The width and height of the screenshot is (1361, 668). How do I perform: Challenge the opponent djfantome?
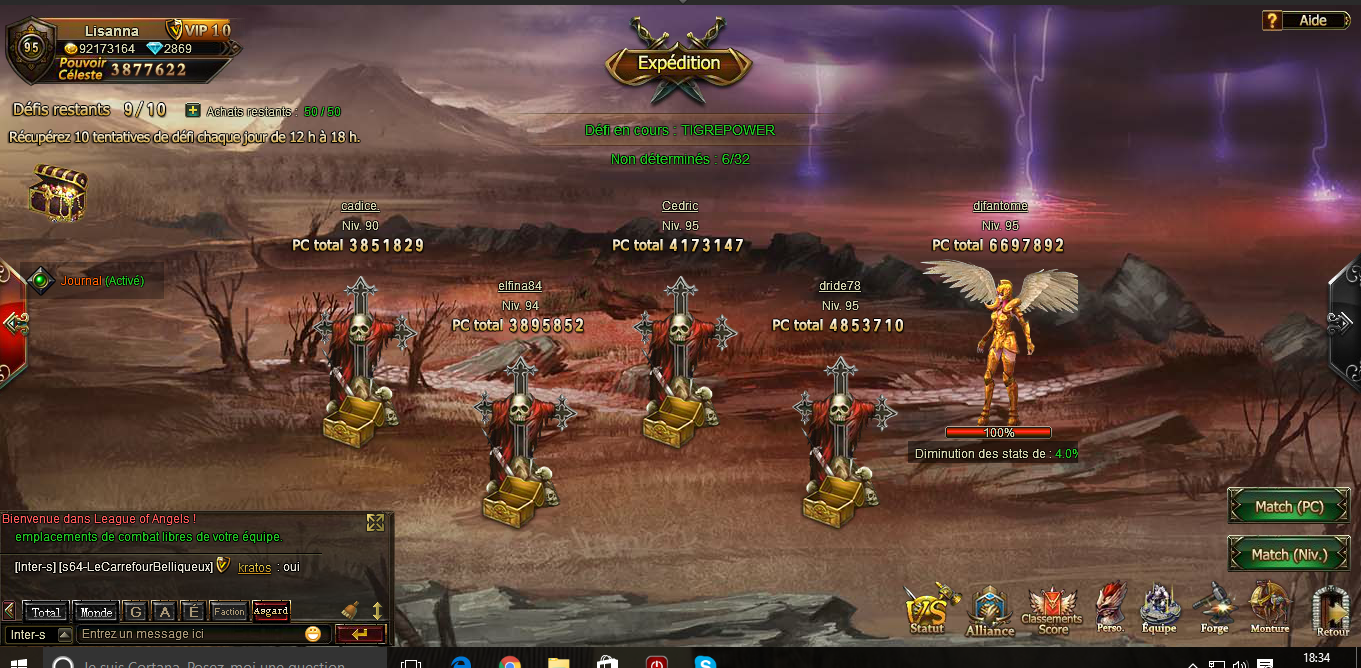coord(1000,340)
